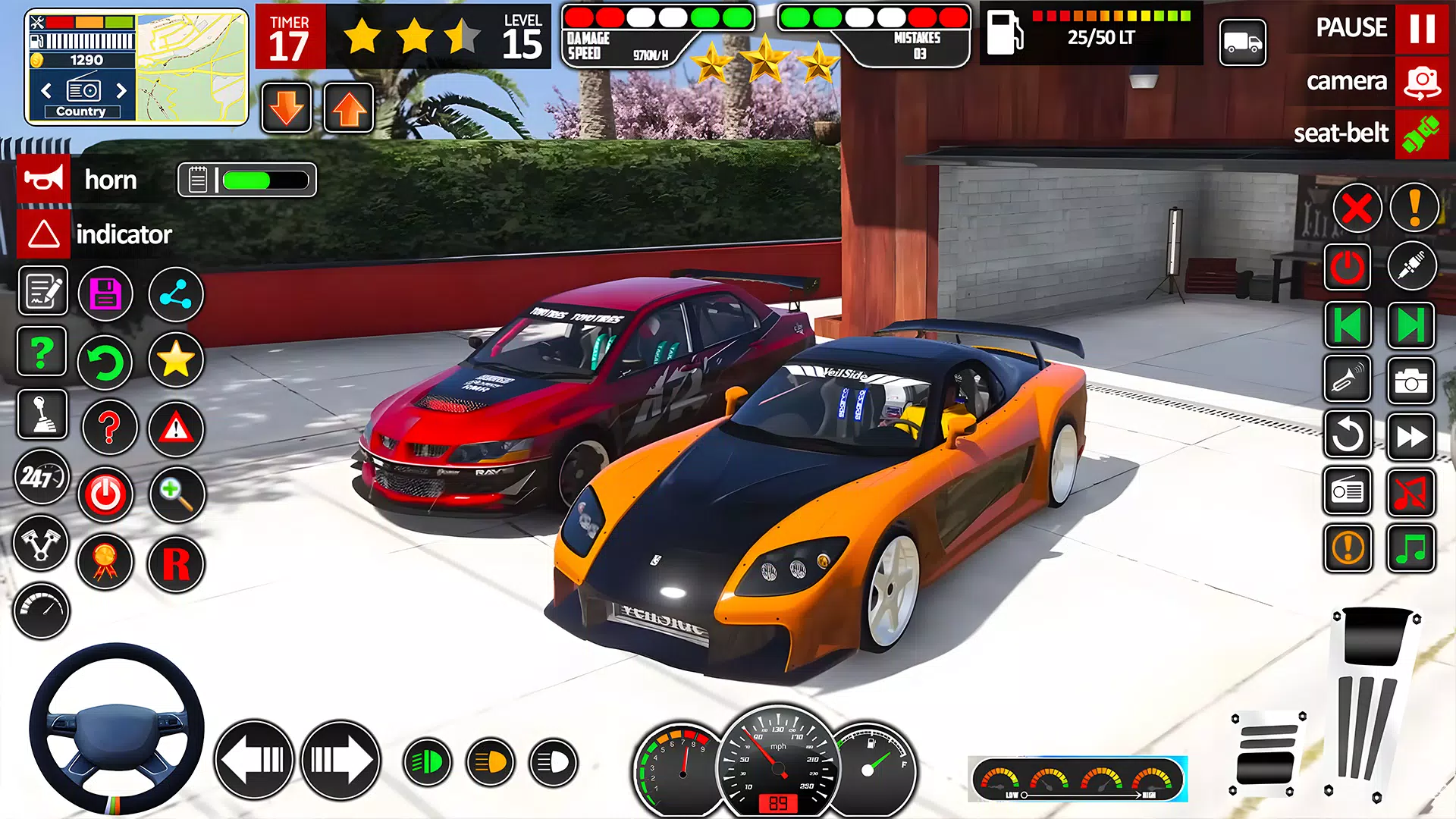This screenshot has height=819, width=1456.
Task: Tap the indicator button with triangle icon
Action: pos(43,234)
